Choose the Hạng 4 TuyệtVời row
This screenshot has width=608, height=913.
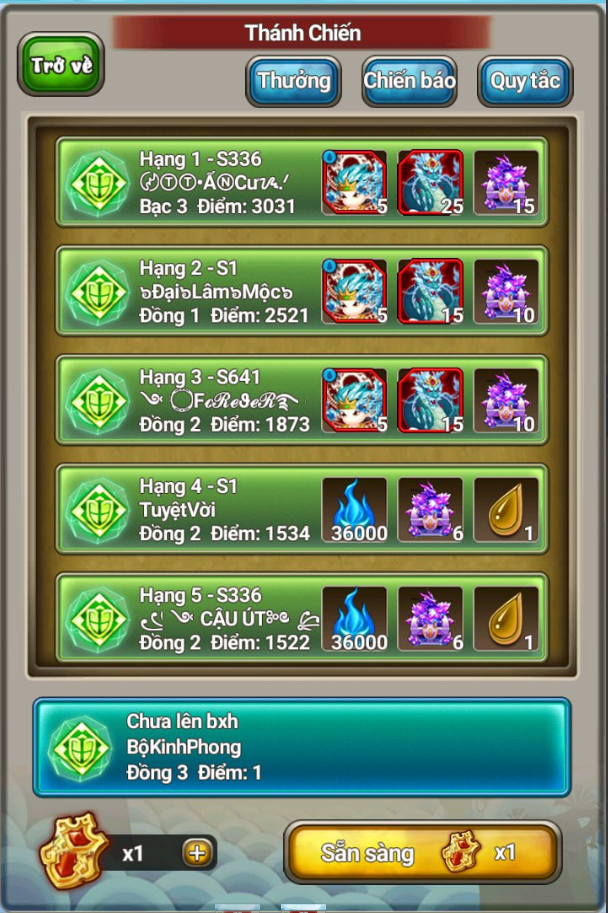(220, 509)
